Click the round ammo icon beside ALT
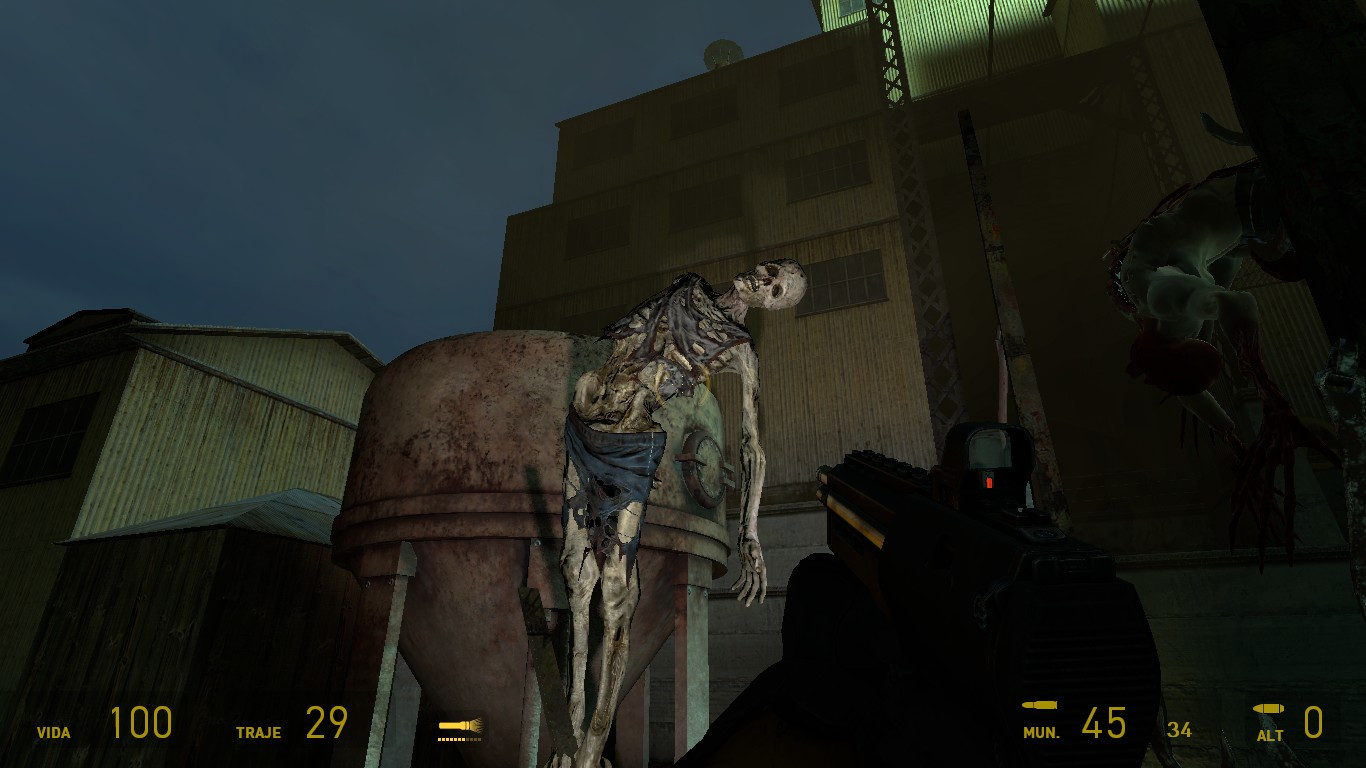Image resolution: width=1366 pixels, height=768 pixels. 1268,710
